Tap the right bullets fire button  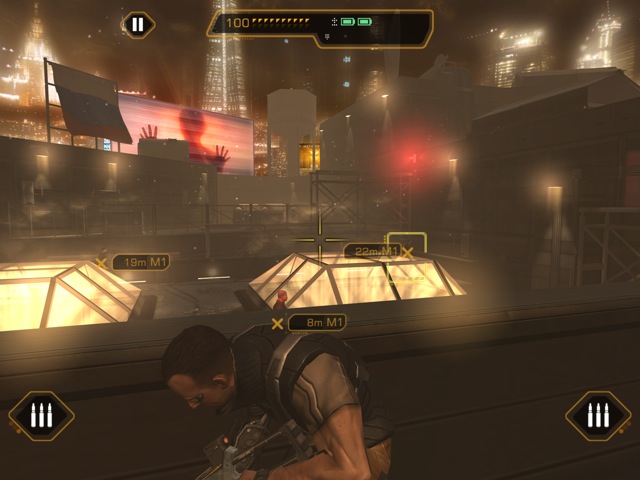tap(598, 415)
